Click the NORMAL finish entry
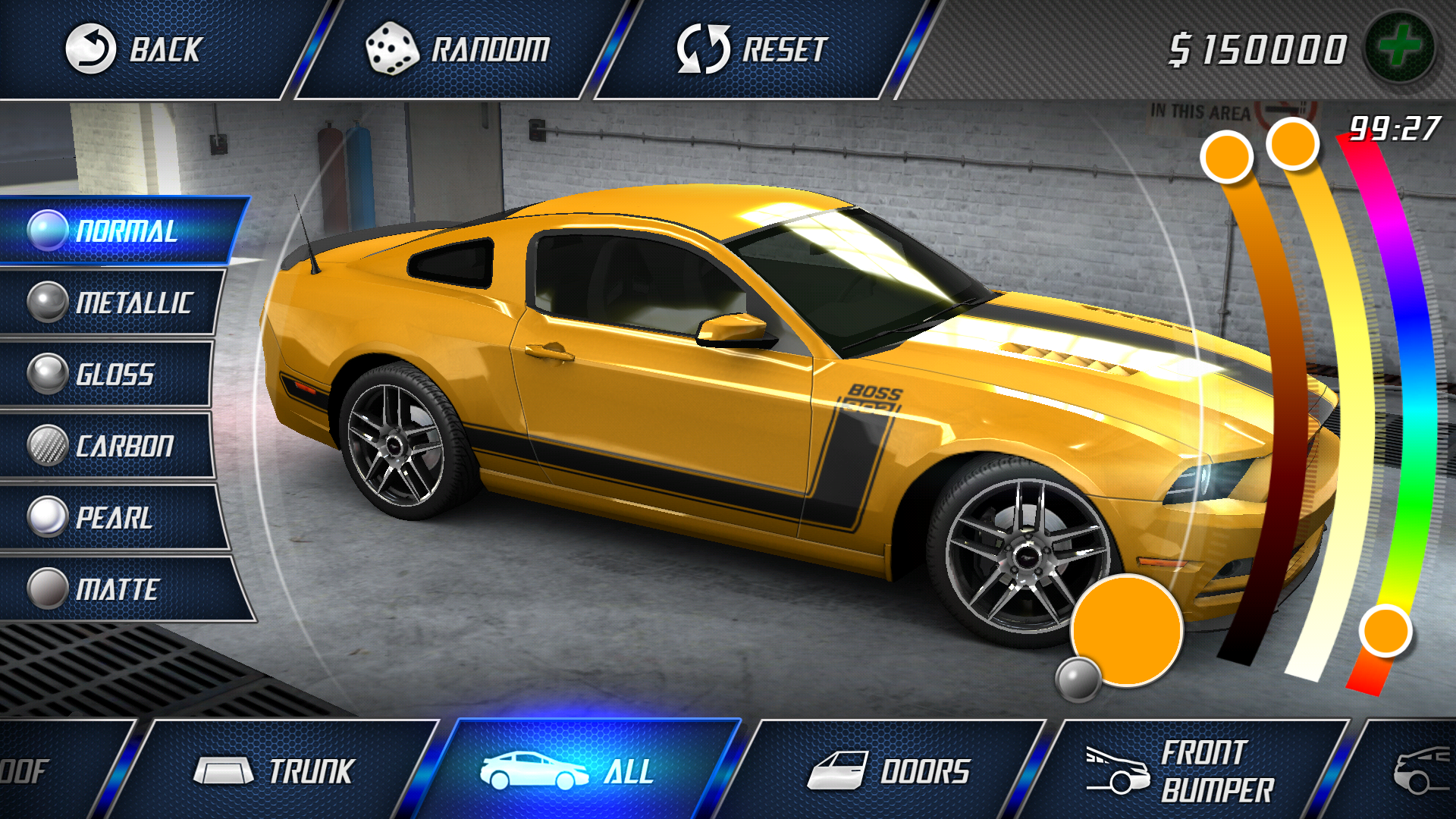This screenshot has height=819, width=1456. [114, 231]
